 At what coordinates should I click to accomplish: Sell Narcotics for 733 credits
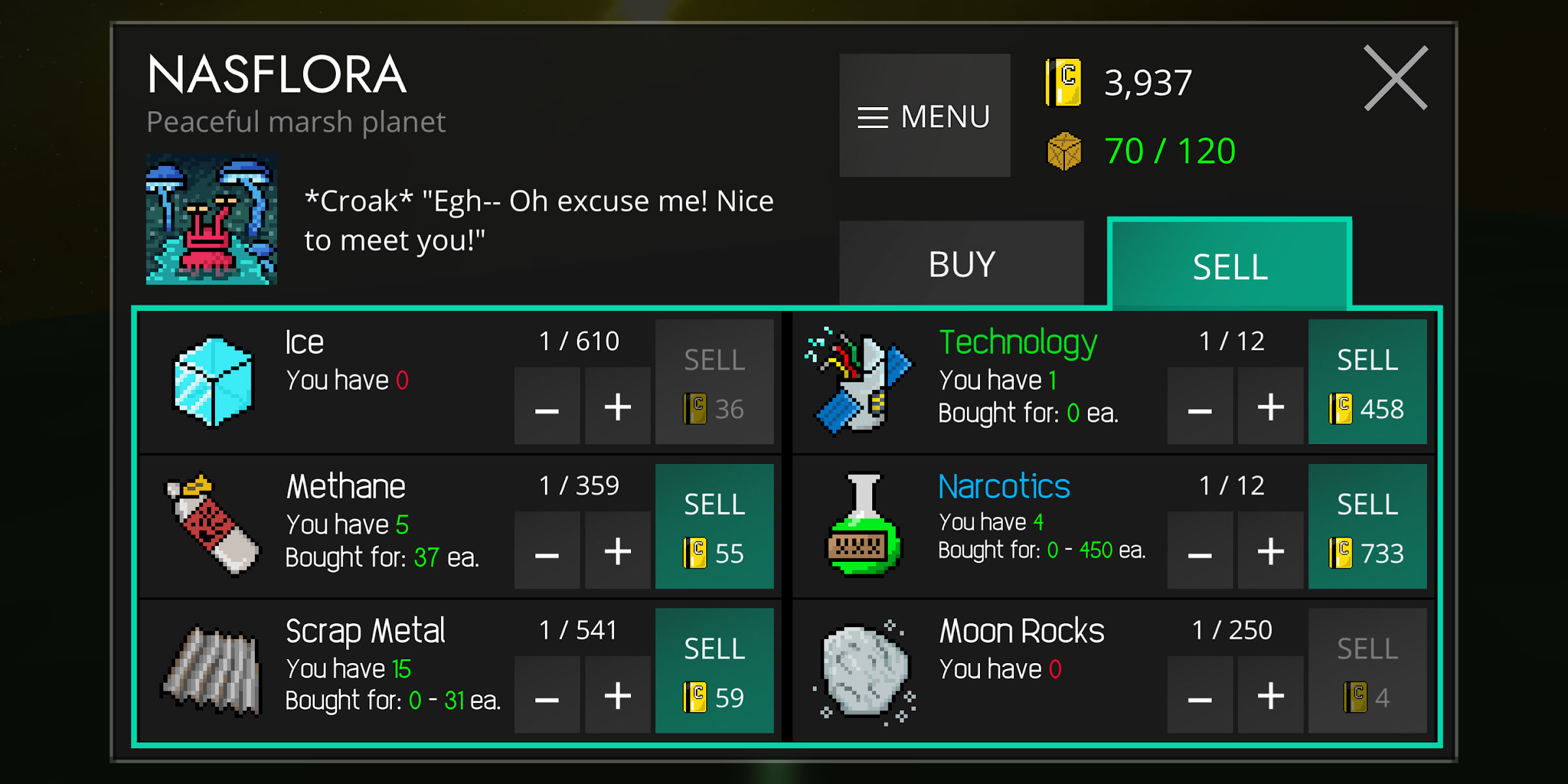coord(1367,527)
